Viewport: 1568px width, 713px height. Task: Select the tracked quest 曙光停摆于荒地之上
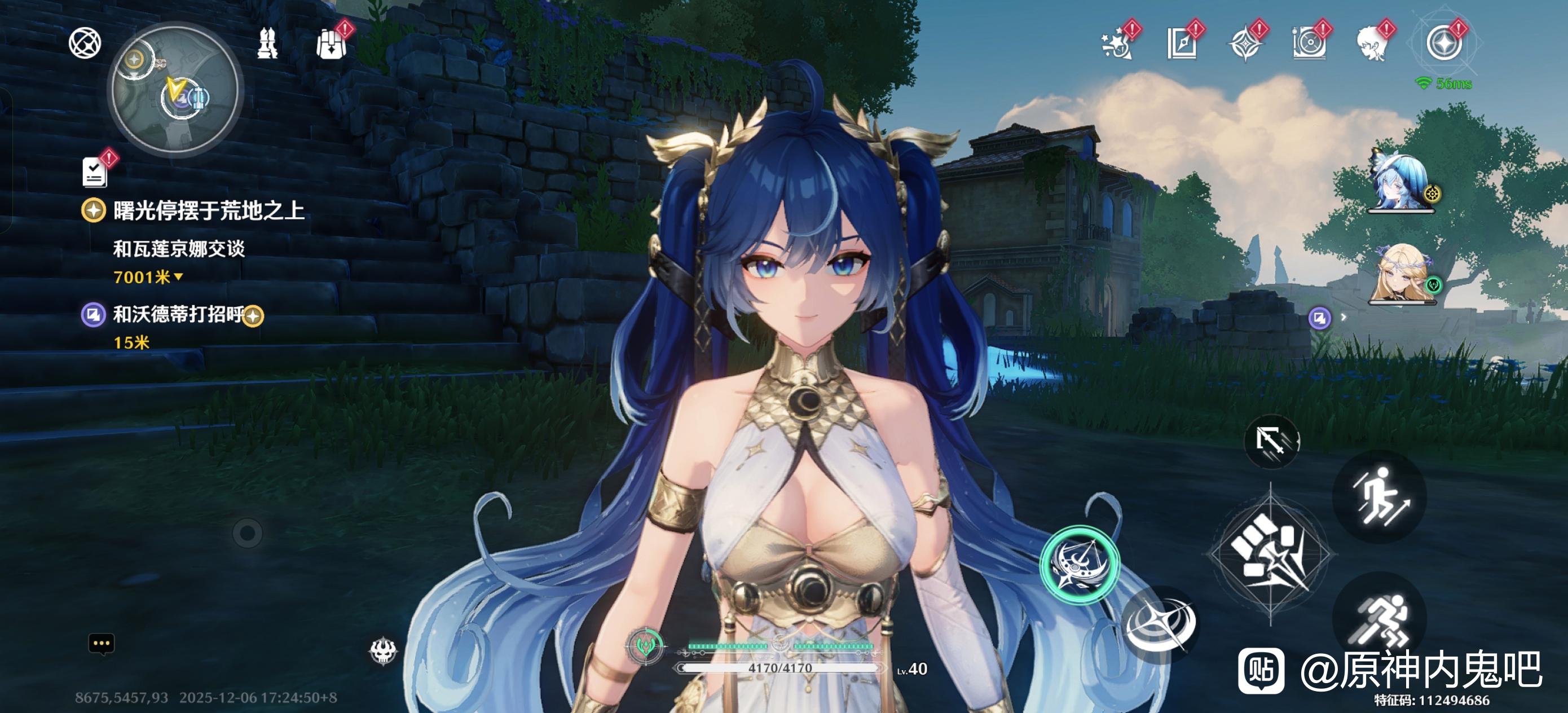tap(208, 210)
